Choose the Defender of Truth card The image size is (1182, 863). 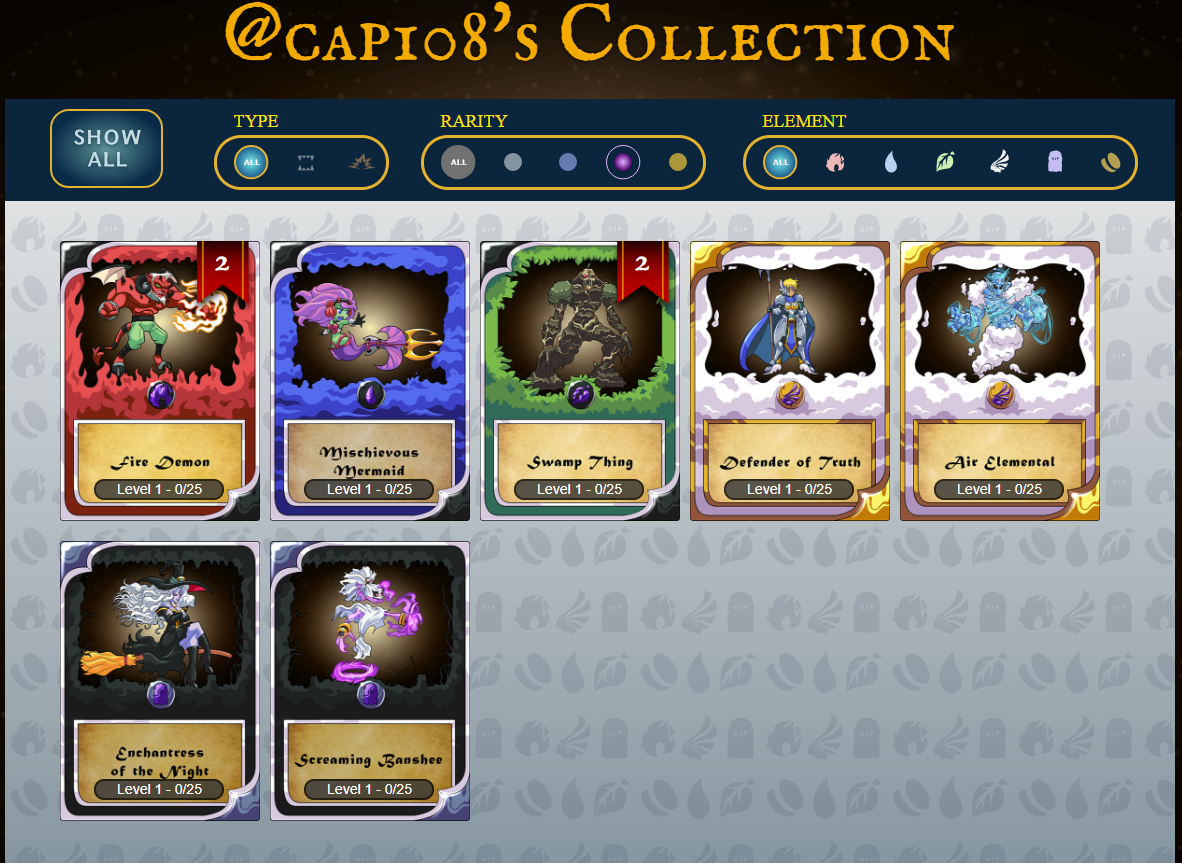(x=790, y=380)
